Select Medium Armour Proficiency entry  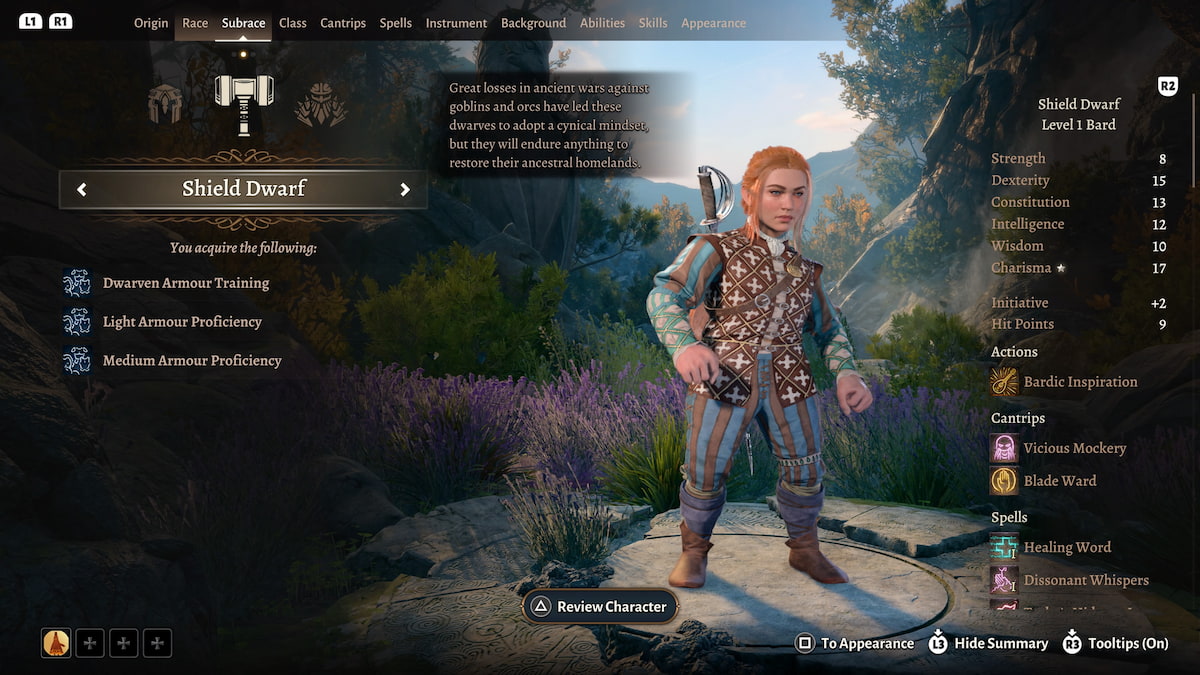192,361
